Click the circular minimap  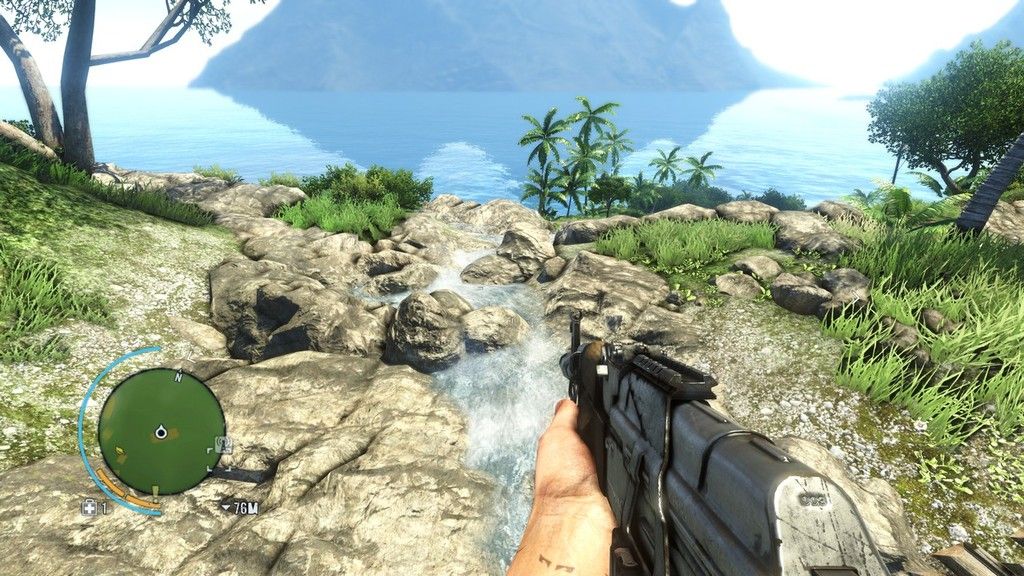click(x=160, y=431)
